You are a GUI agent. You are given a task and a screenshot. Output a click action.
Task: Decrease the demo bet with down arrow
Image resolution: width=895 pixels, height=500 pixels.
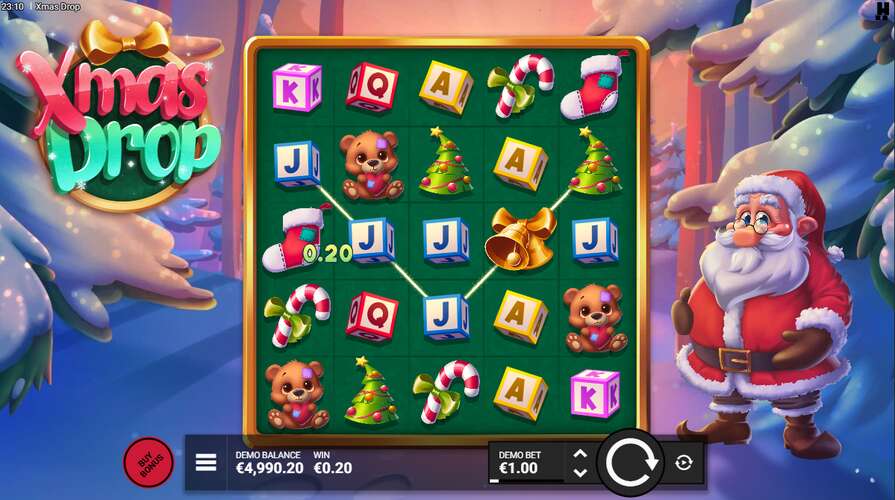coord(580,471)
